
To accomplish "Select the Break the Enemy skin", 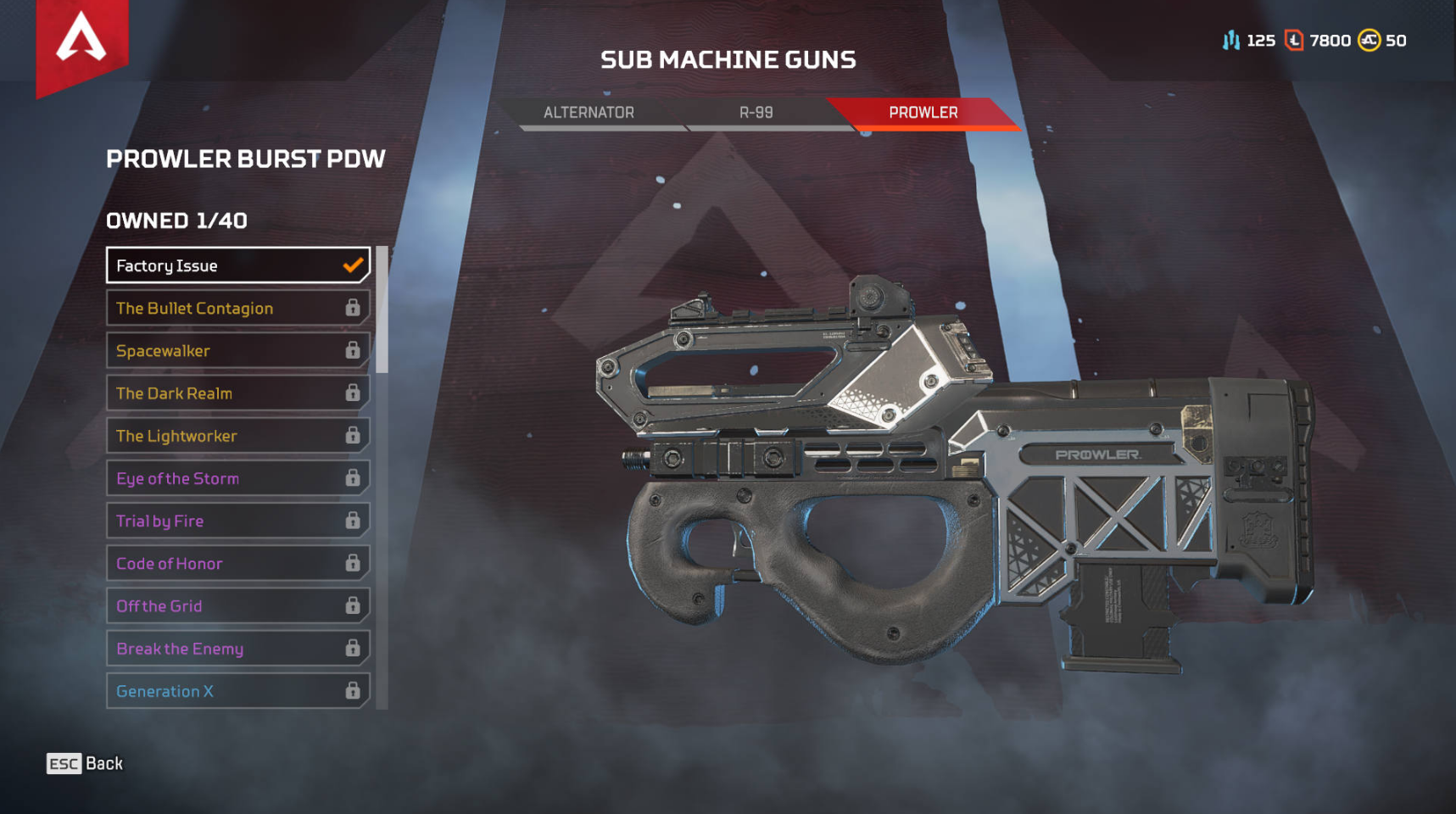I will point(237,649).
